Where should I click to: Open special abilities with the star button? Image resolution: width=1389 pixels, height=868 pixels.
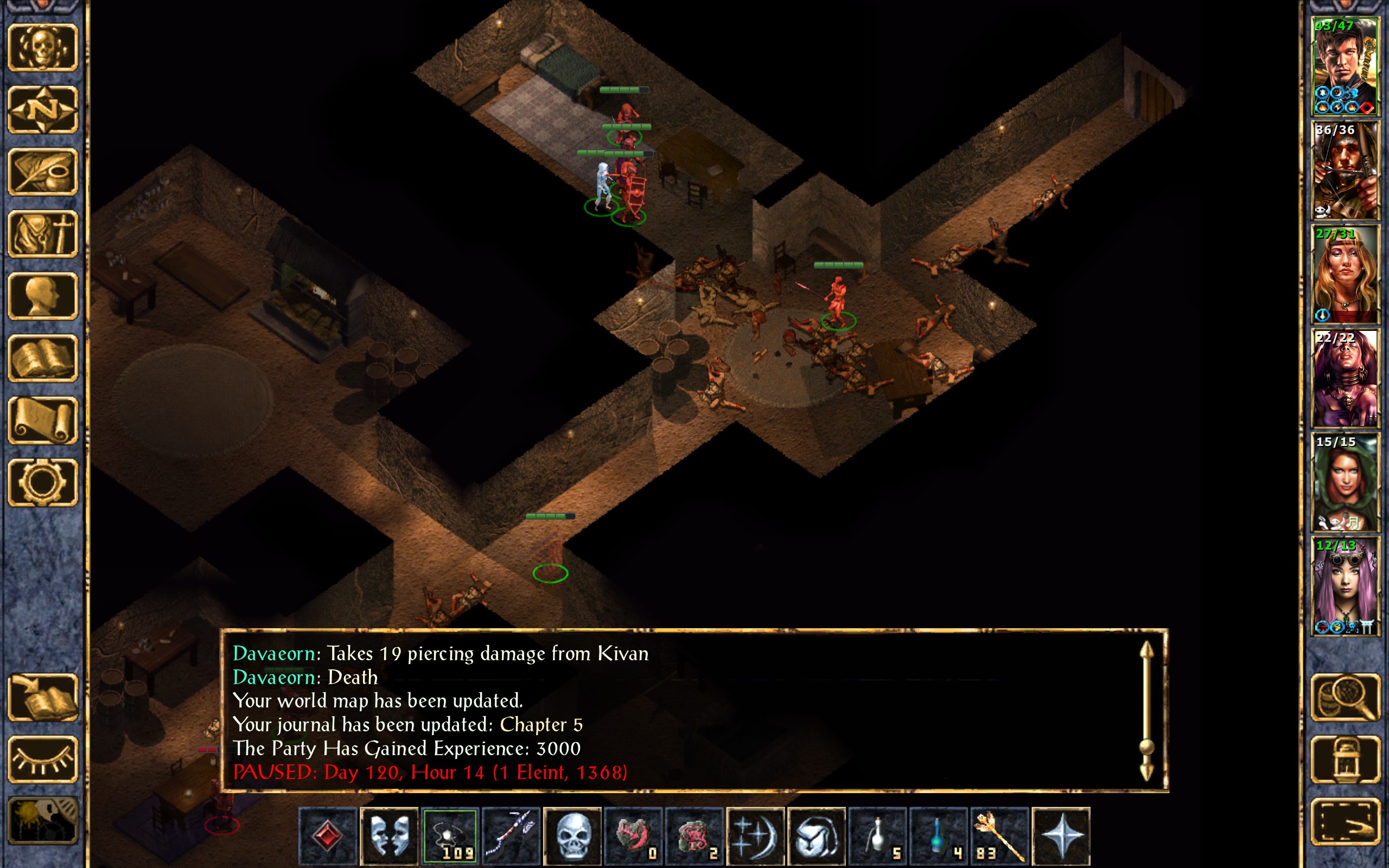point(1061,836)
